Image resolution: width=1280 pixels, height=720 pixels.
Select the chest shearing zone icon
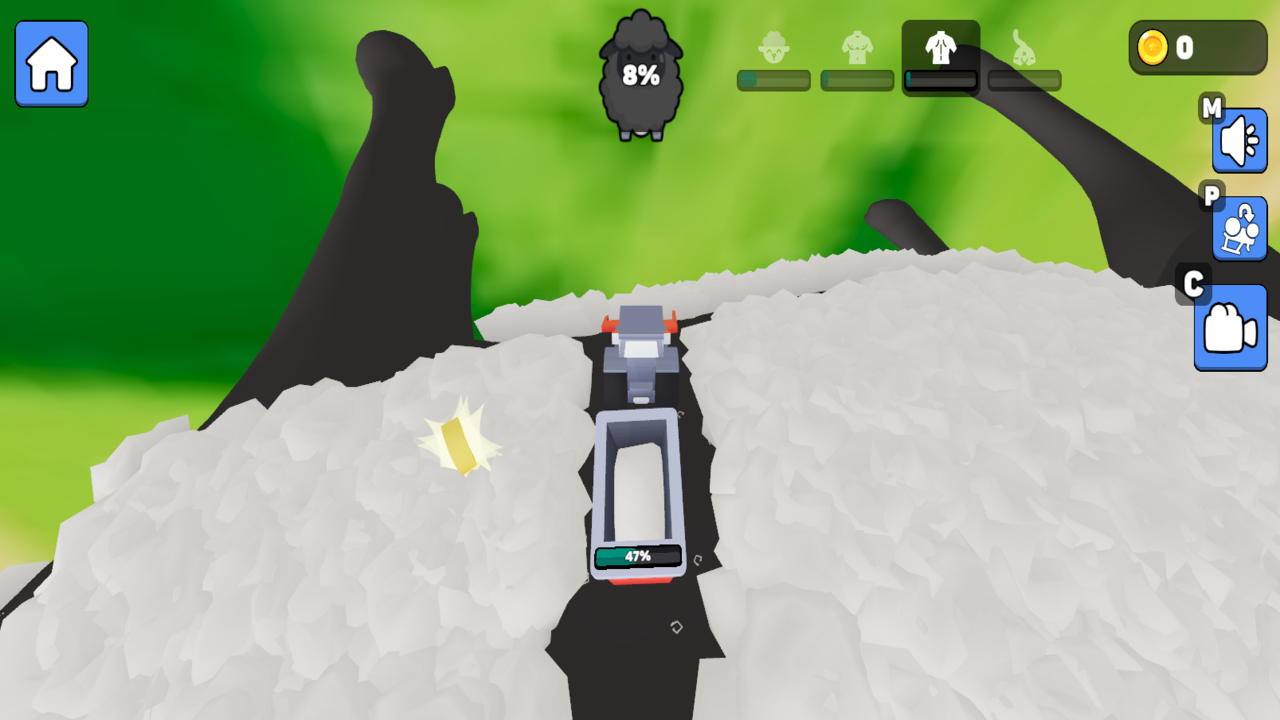857,47
